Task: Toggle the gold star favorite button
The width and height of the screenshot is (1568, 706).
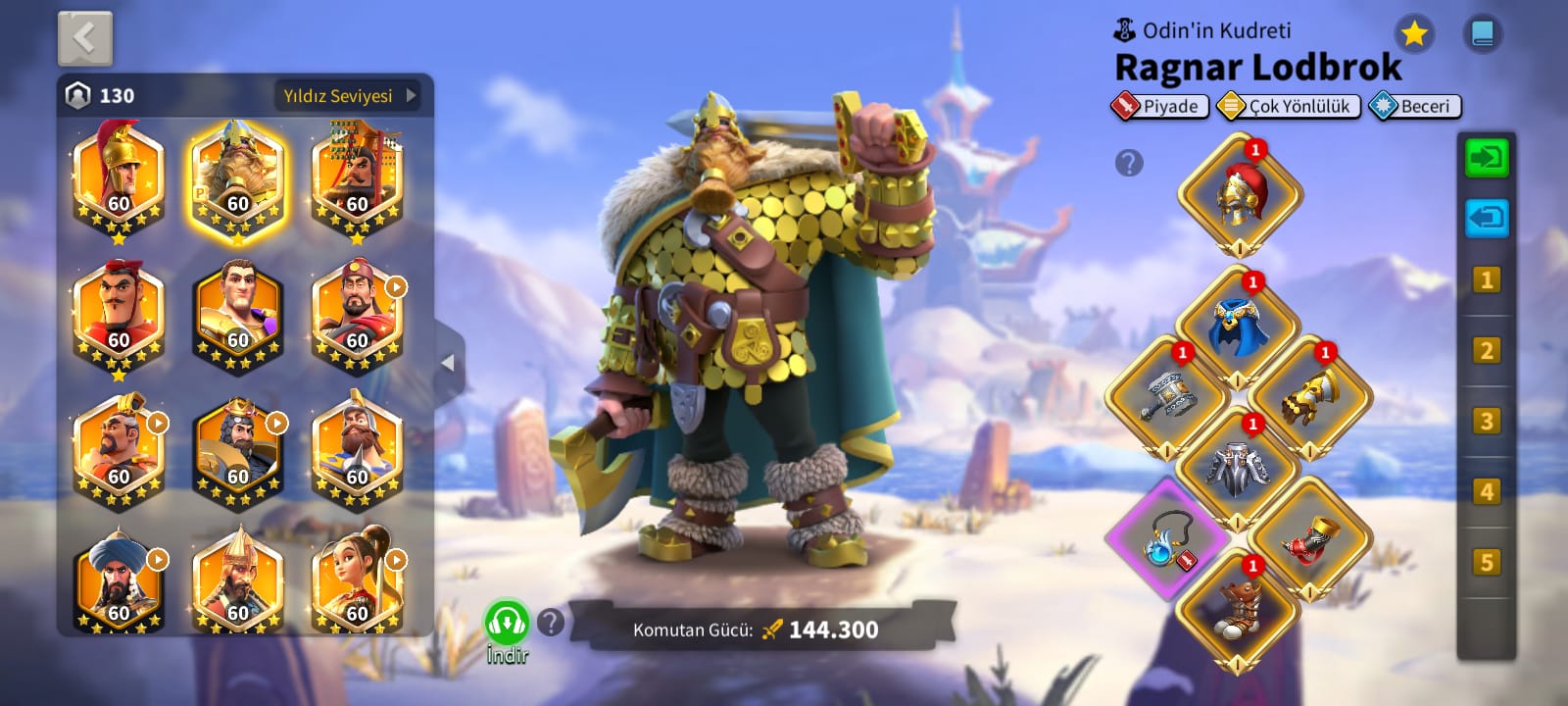Action: (x=1413, y=34)
